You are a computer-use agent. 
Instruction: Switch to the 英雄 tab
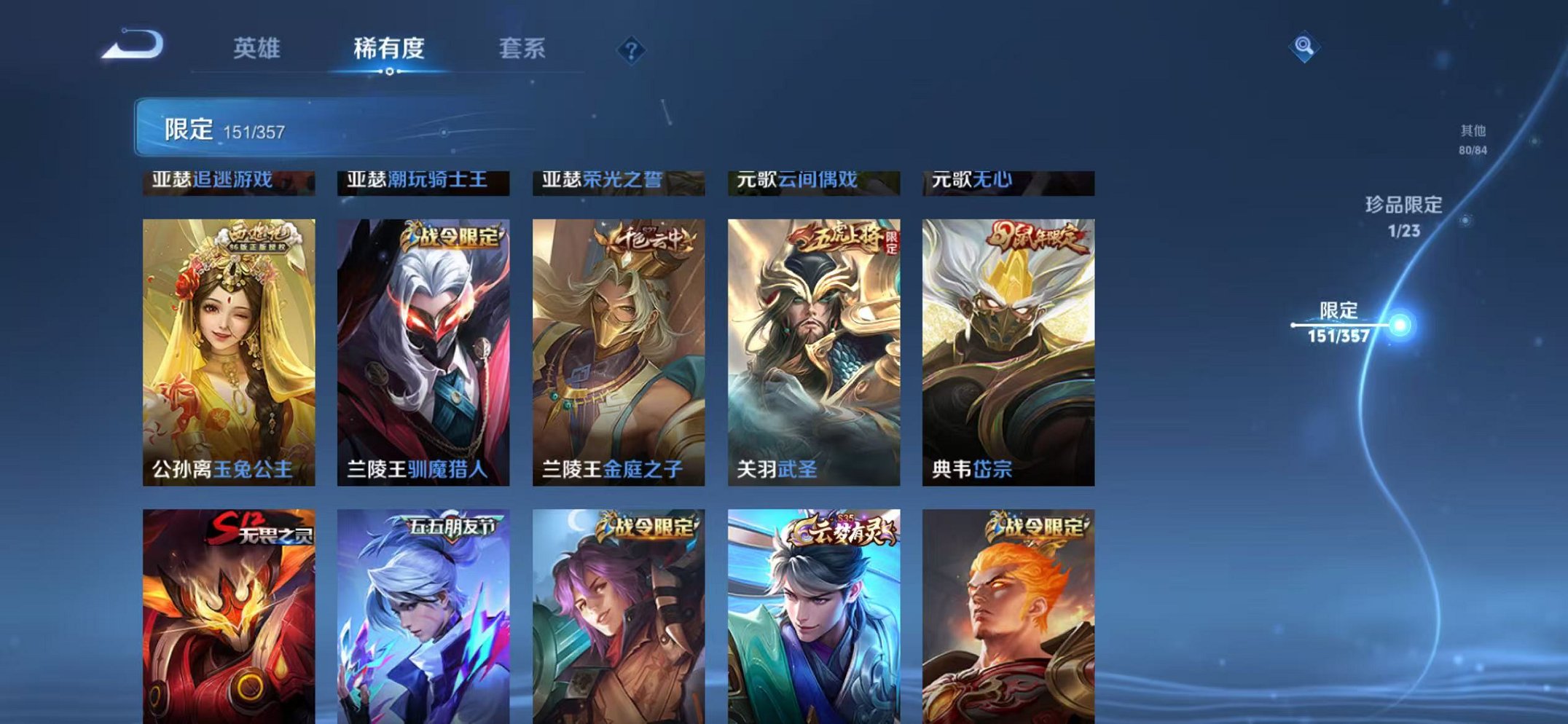259,48
